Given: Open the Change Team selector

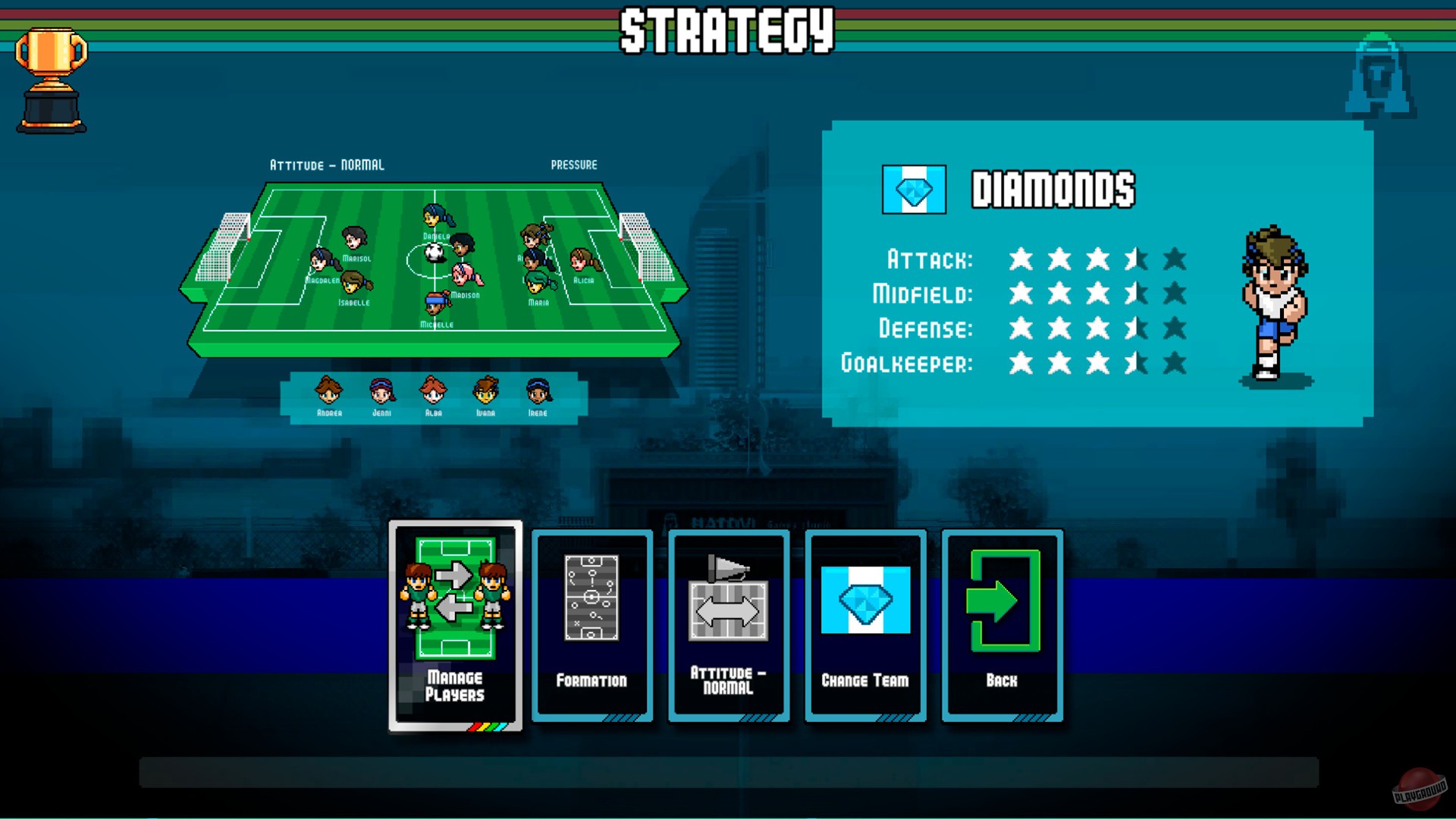Looking at the screenshot, I should (864, 626).
